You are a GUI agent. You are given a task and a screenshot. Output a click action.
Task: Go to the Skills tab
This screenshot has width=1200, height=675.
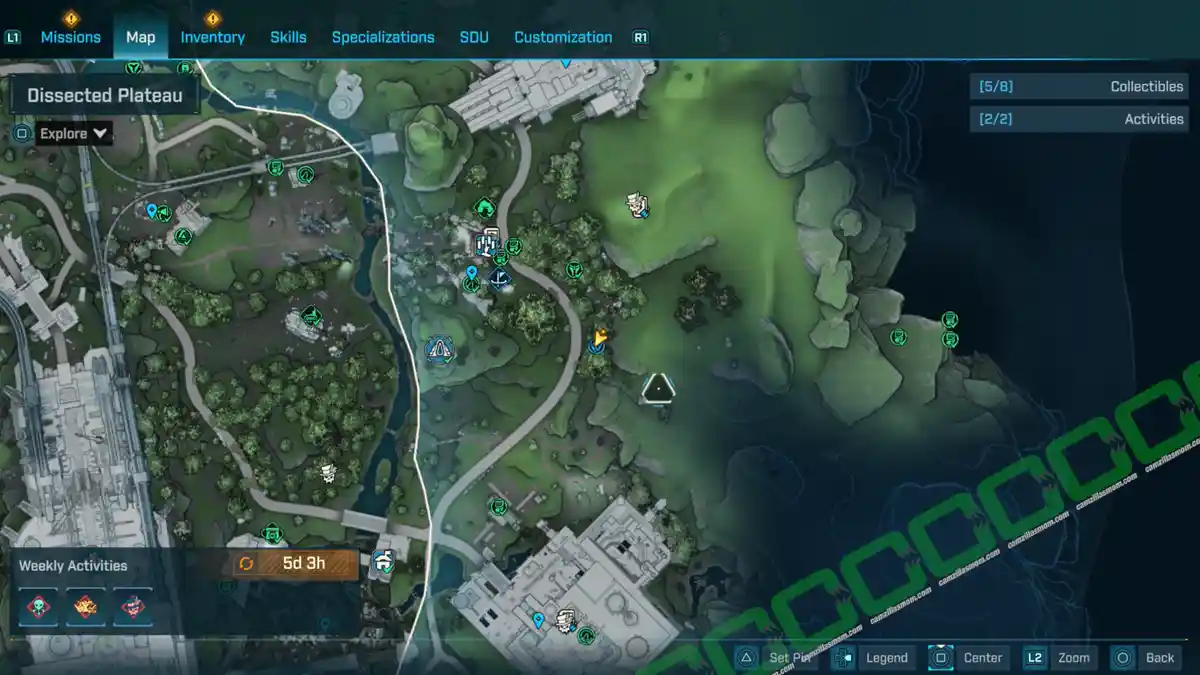coord(288,37)
